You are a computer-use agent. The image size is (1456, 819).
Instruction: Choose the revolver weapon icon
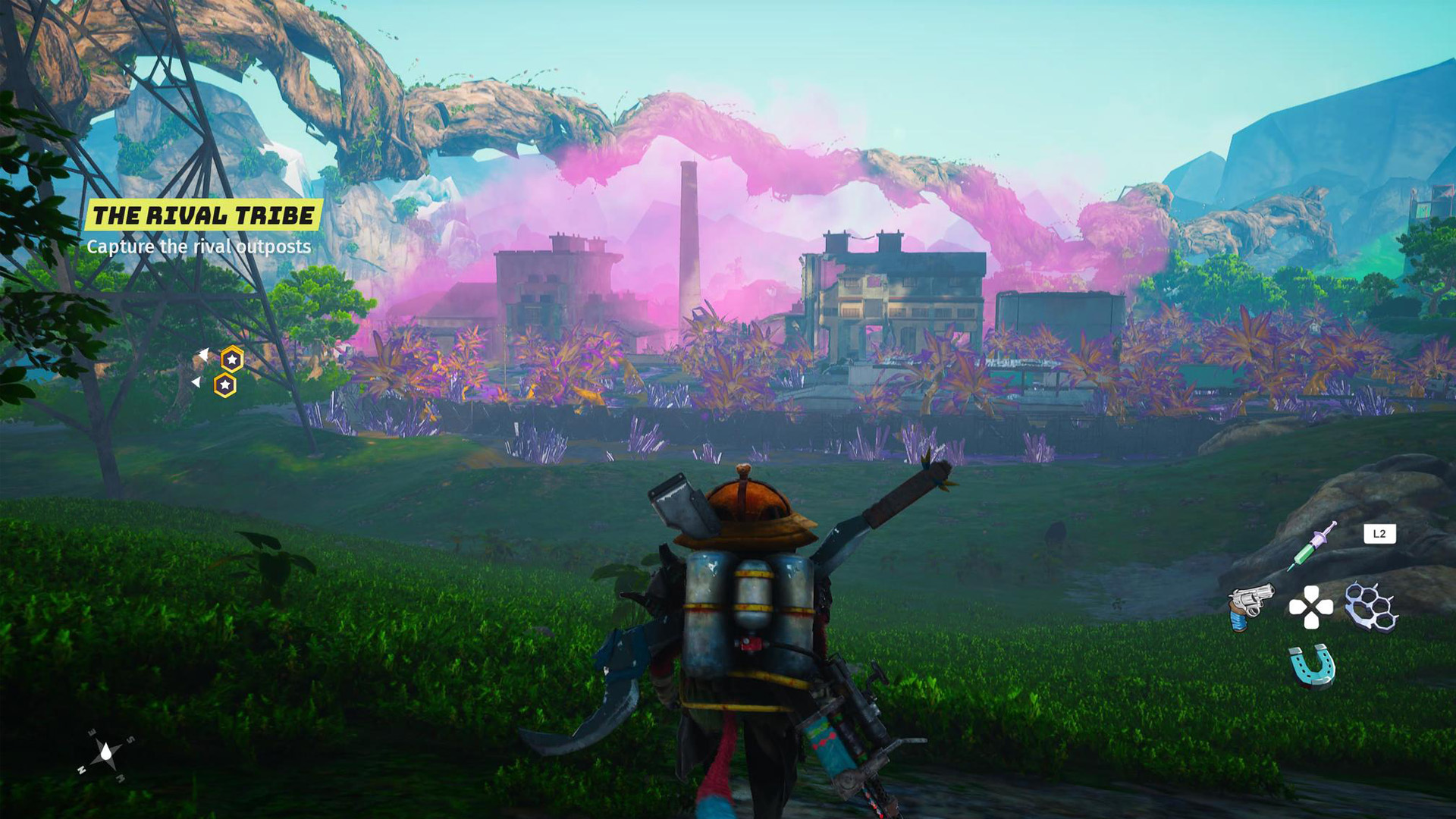1250,605
